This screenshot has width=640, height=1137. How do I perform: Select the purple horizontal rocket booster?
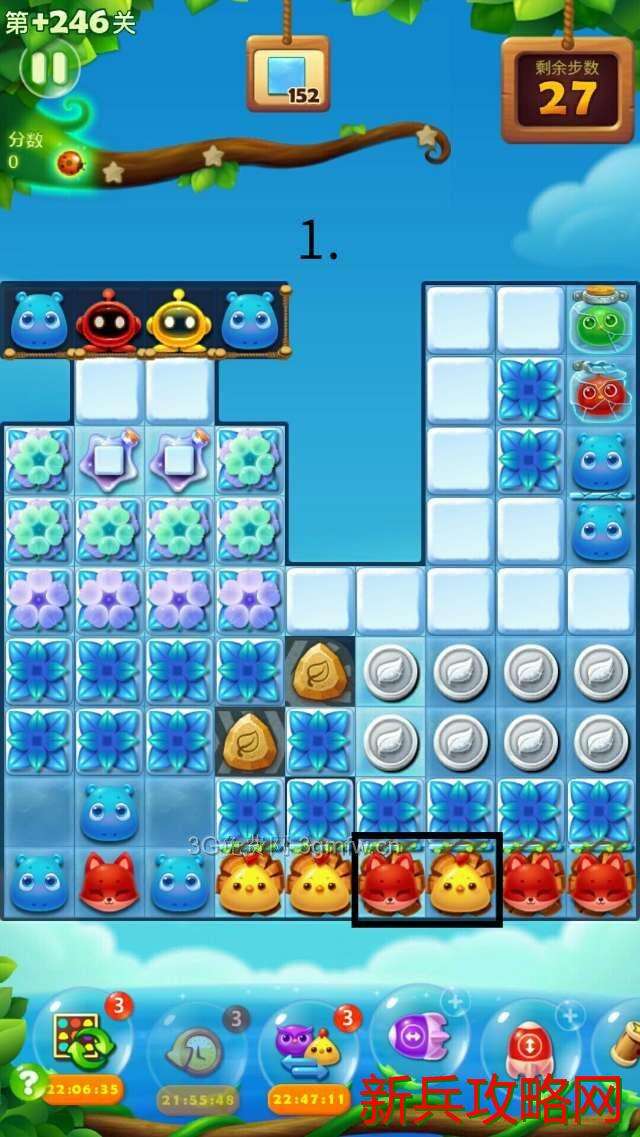tap(418, 1035)
